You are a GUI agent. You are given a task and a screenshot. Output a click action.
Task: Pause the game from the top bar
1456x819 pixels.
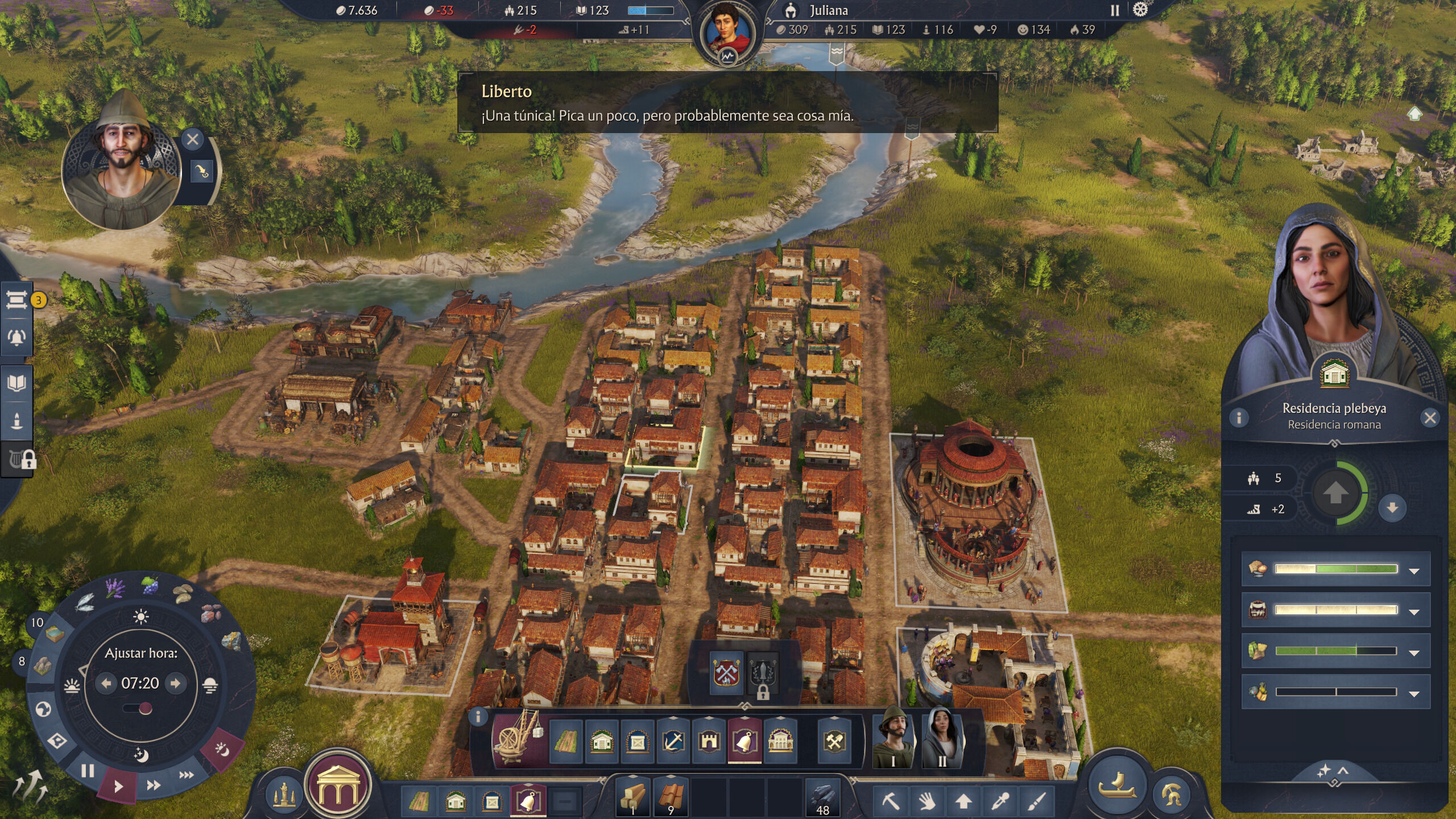pos(1115,10)
